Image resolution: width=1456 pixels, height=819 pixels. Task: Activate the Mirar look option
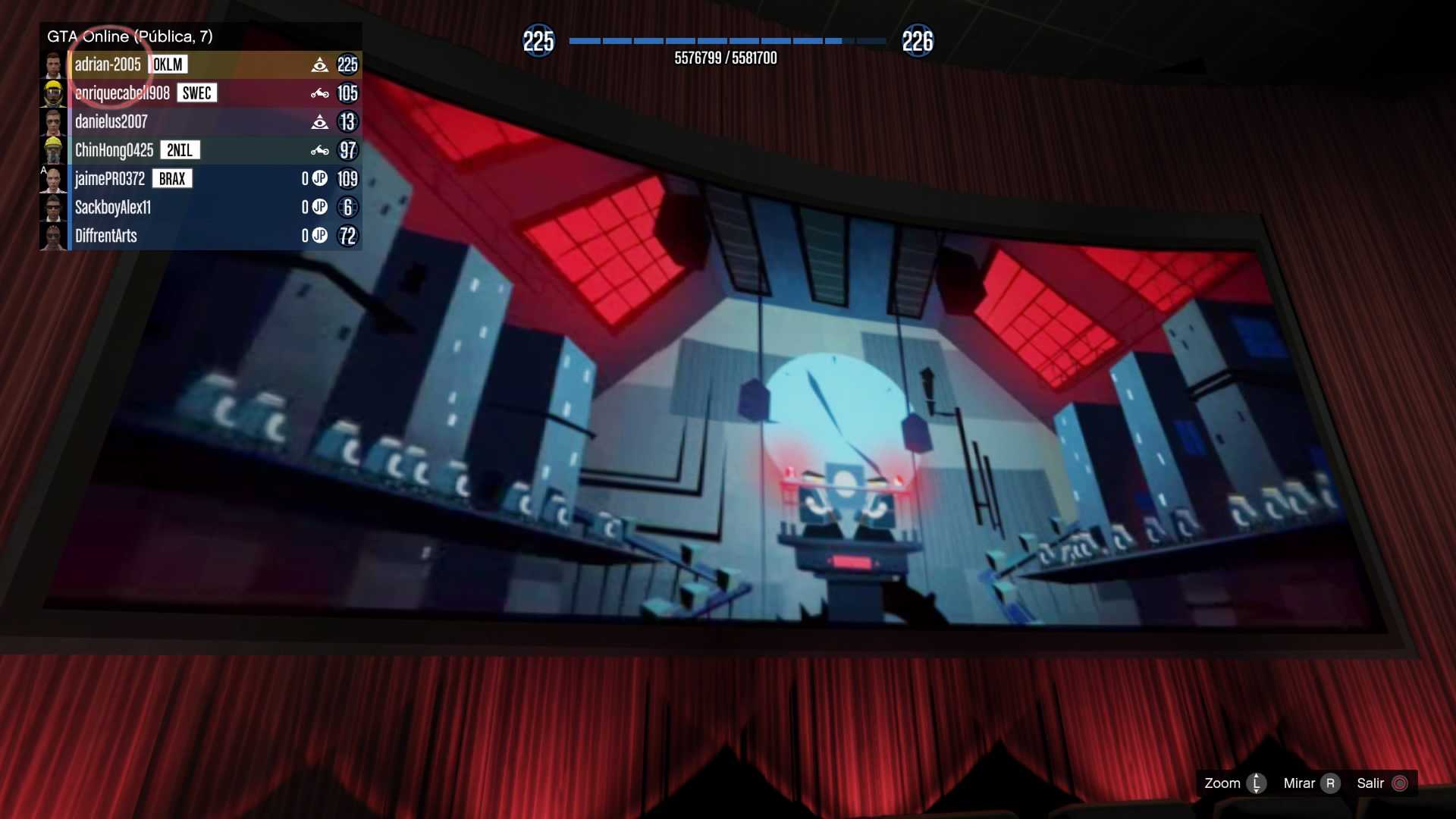point(1311,783)
